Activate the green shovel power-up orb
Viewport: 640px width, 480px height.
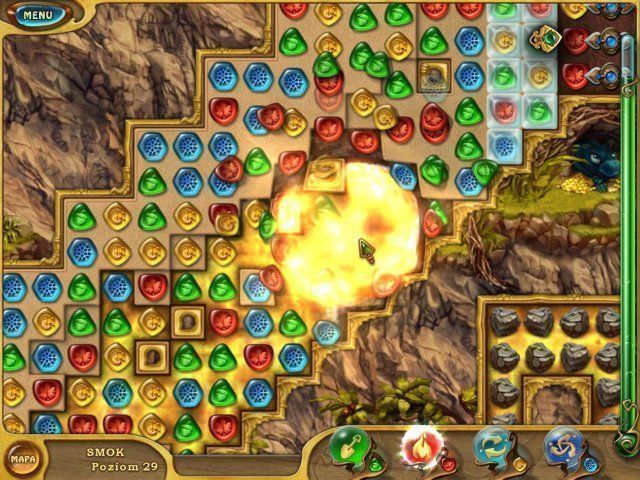[351, 447]
